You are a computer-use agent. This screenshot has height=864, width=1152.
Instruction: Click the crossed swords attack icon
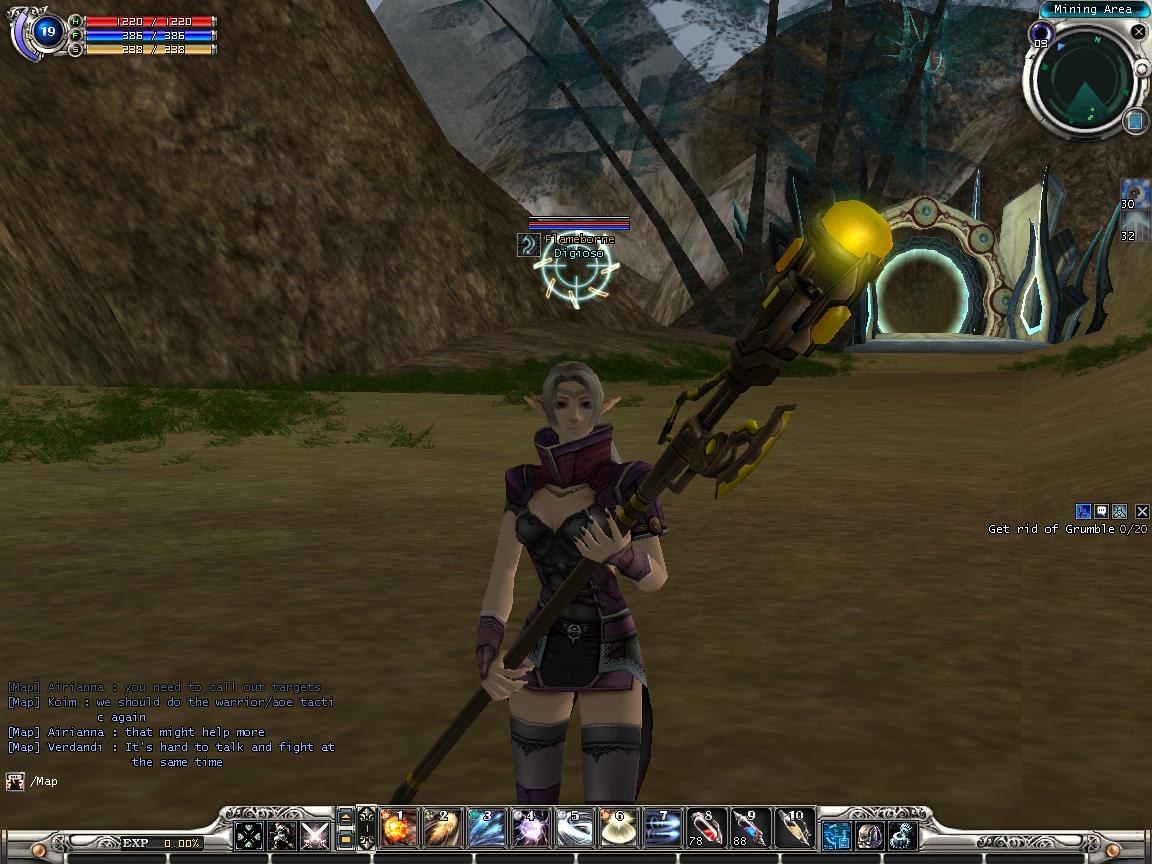pos(314,835)
